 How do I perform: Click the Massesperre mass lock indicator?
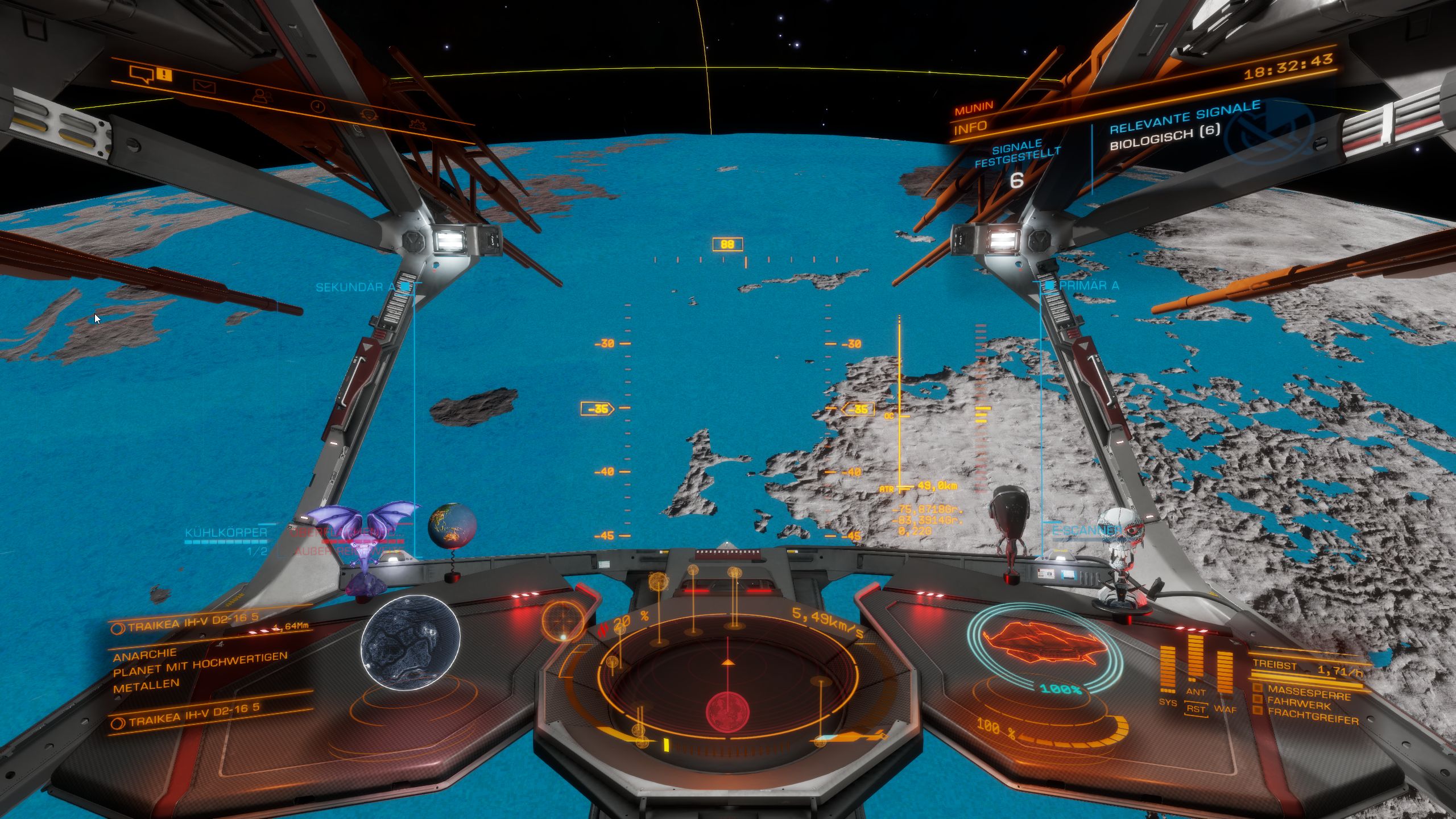(x=1308, y=693)
